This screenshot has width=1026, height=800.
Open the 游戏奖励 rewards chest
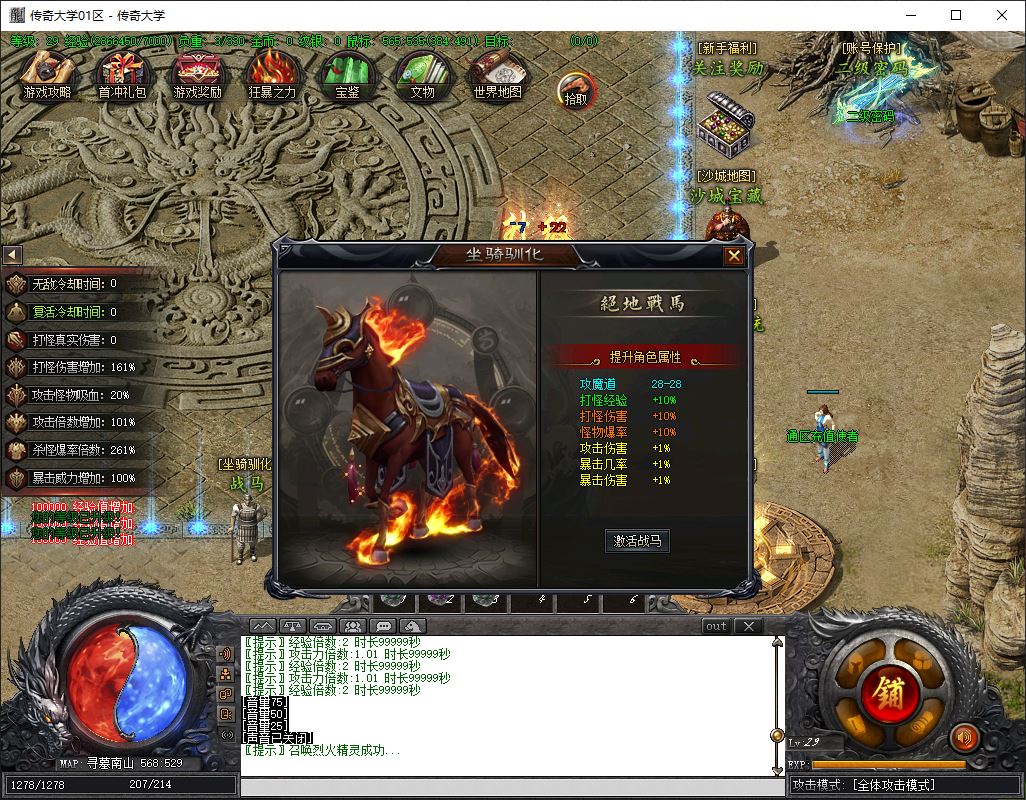[x=197, y=74]
